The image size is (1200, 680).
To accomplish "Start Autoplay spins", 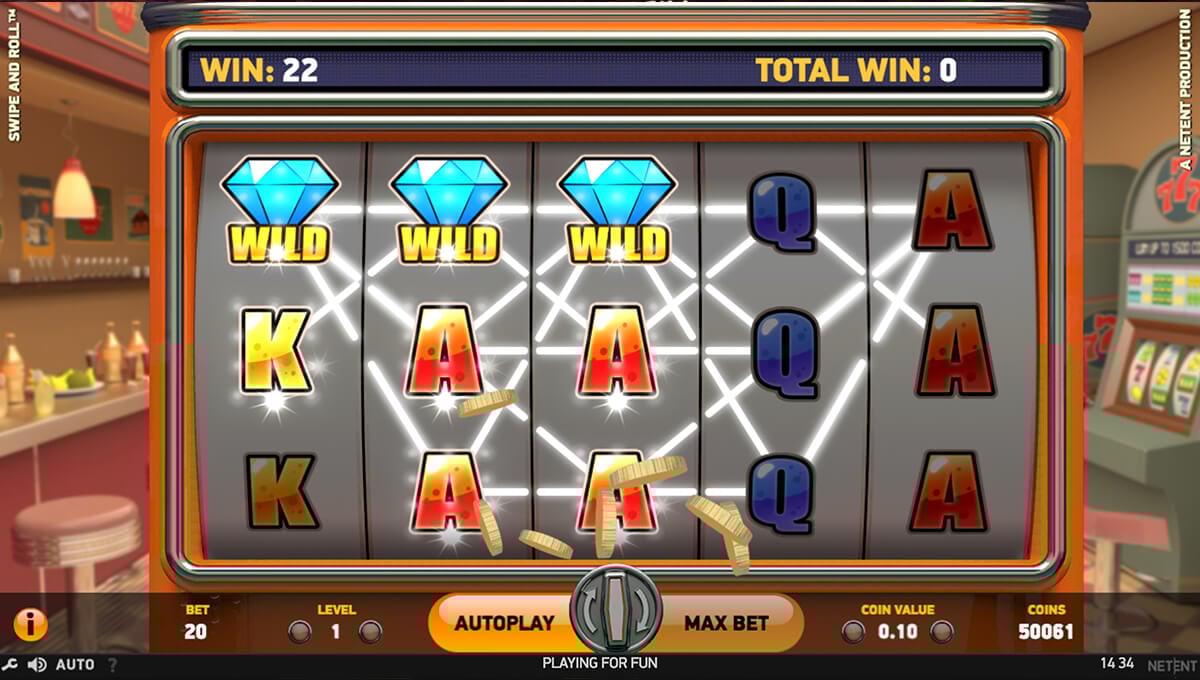I will click(503, 623).
